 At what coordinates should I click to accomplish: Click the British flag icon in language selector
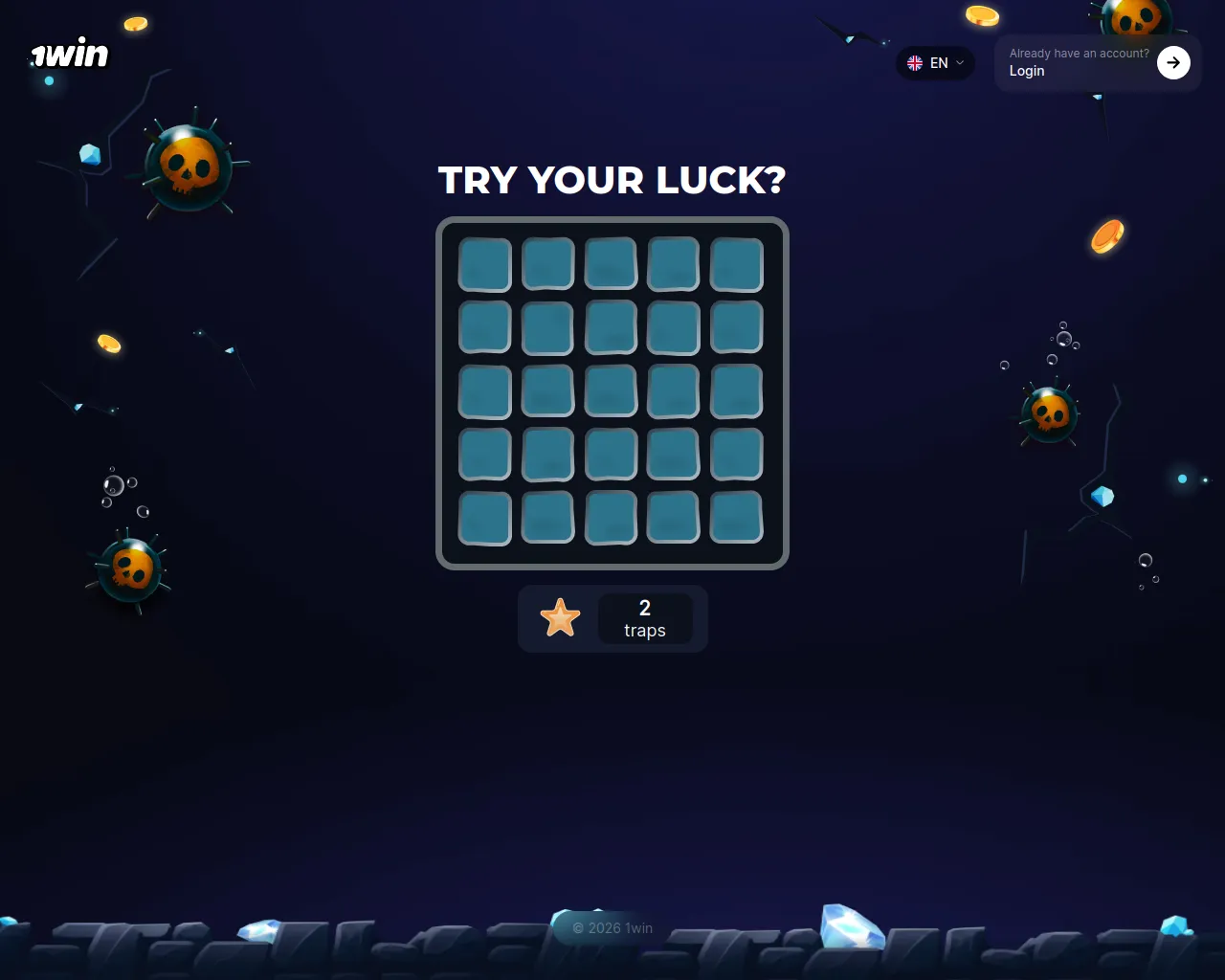(914, 63)
